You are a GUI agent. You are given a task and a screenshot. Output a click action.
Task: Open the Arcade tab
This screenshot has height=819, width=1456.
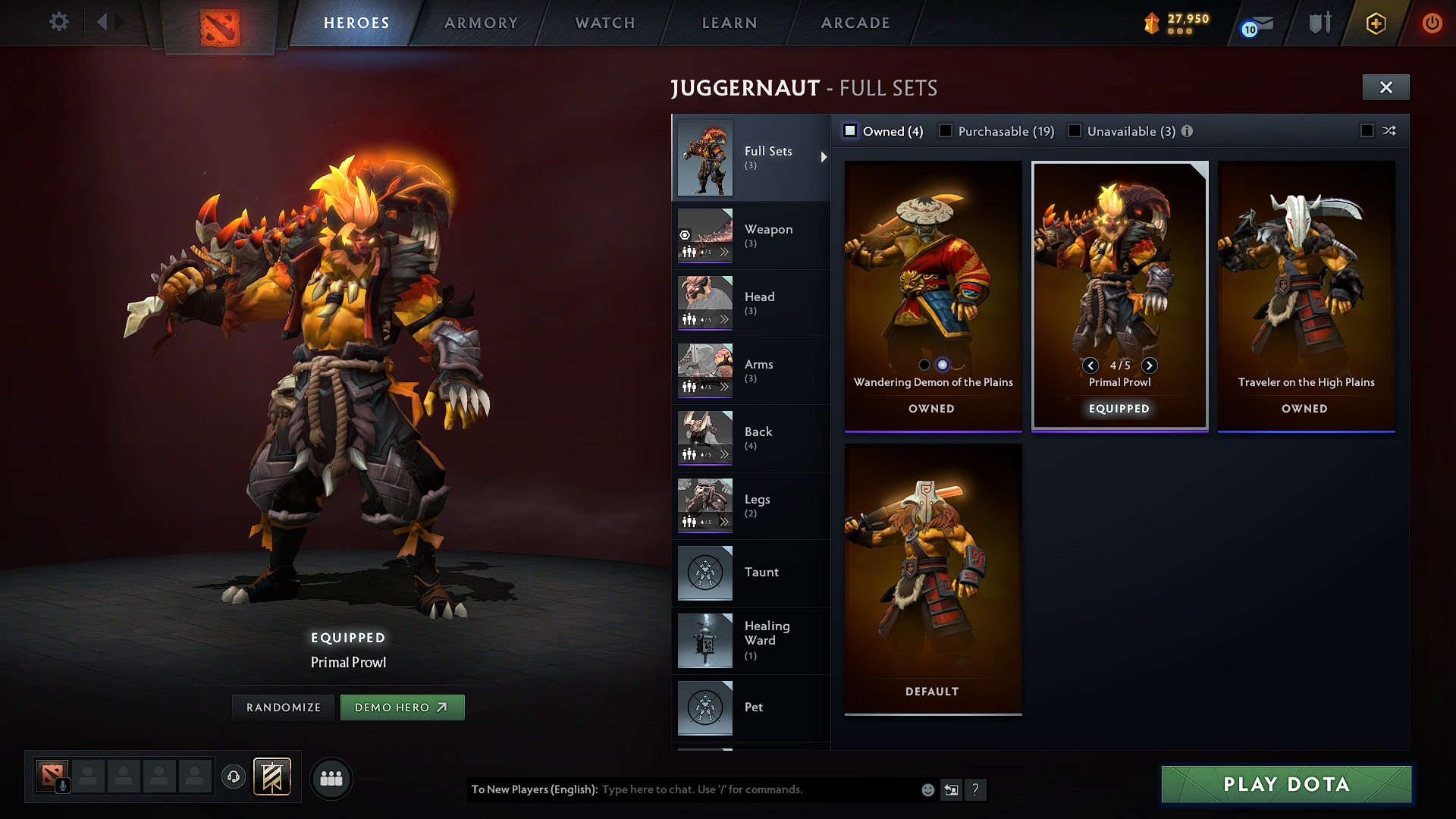[x=855, y=23]
